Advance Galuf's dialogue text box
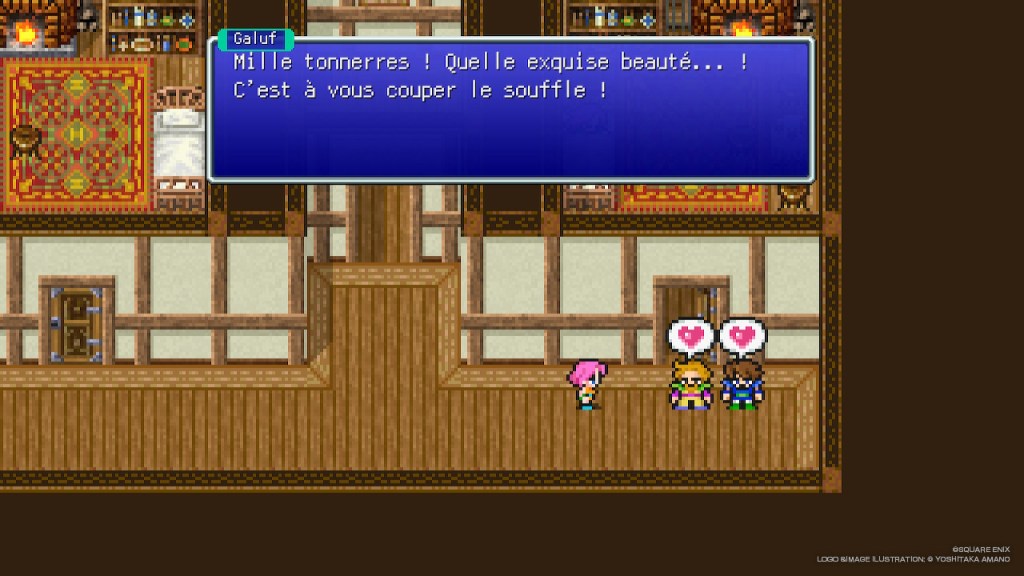This screenshot has height=576, width=1024. (510, 108)
